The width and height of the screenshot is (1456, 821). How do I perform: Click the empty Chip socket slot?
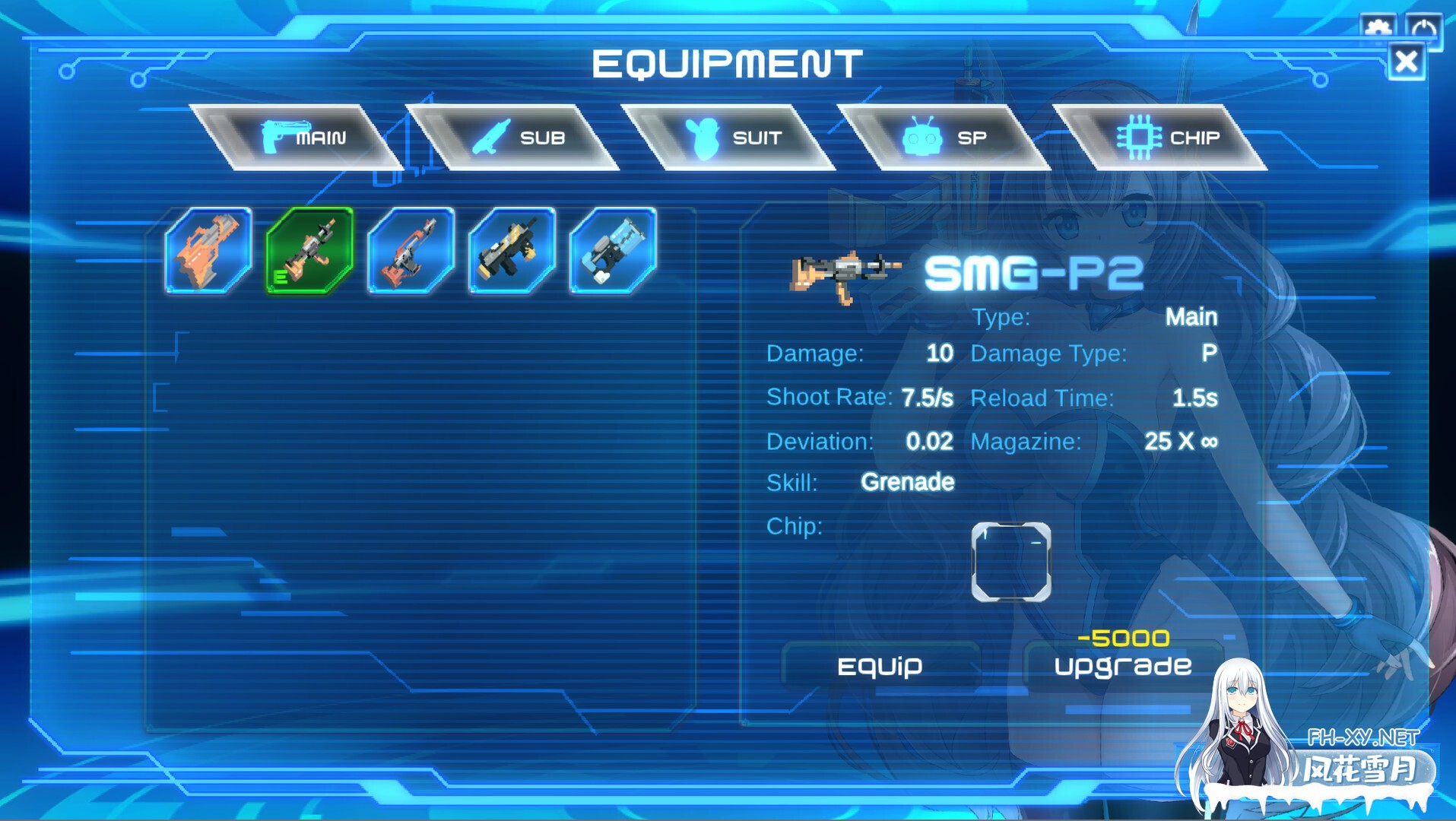[x=1011, y=563]
